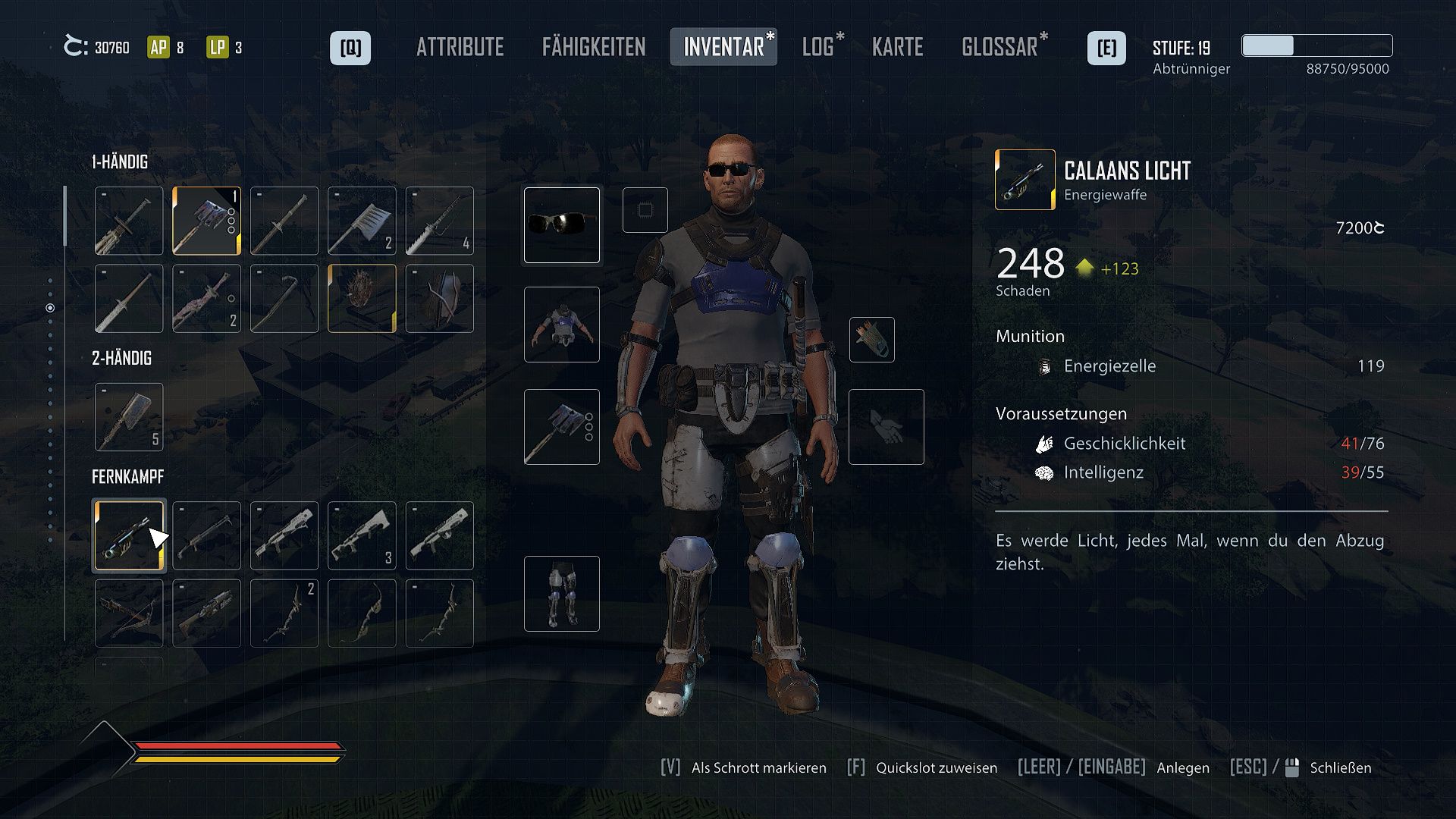Click the hammer icon in the equipment column
The width and height of the screenshot is (1456, 819).
tap(561, 427)
